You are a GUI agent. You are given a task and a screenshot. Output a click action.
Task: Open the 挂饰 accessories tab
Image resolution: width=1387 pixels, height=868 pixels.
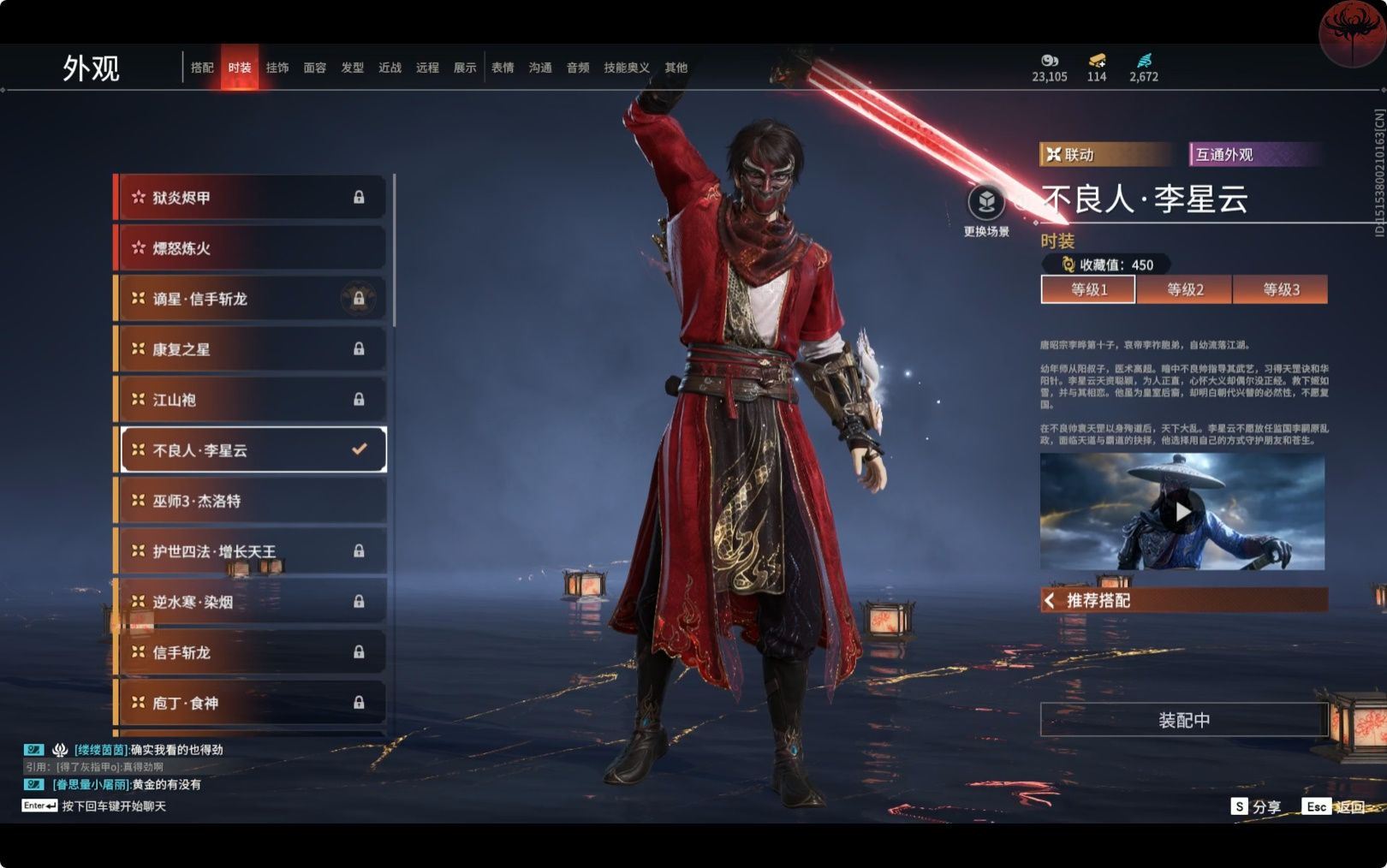(x=277, y=68)
